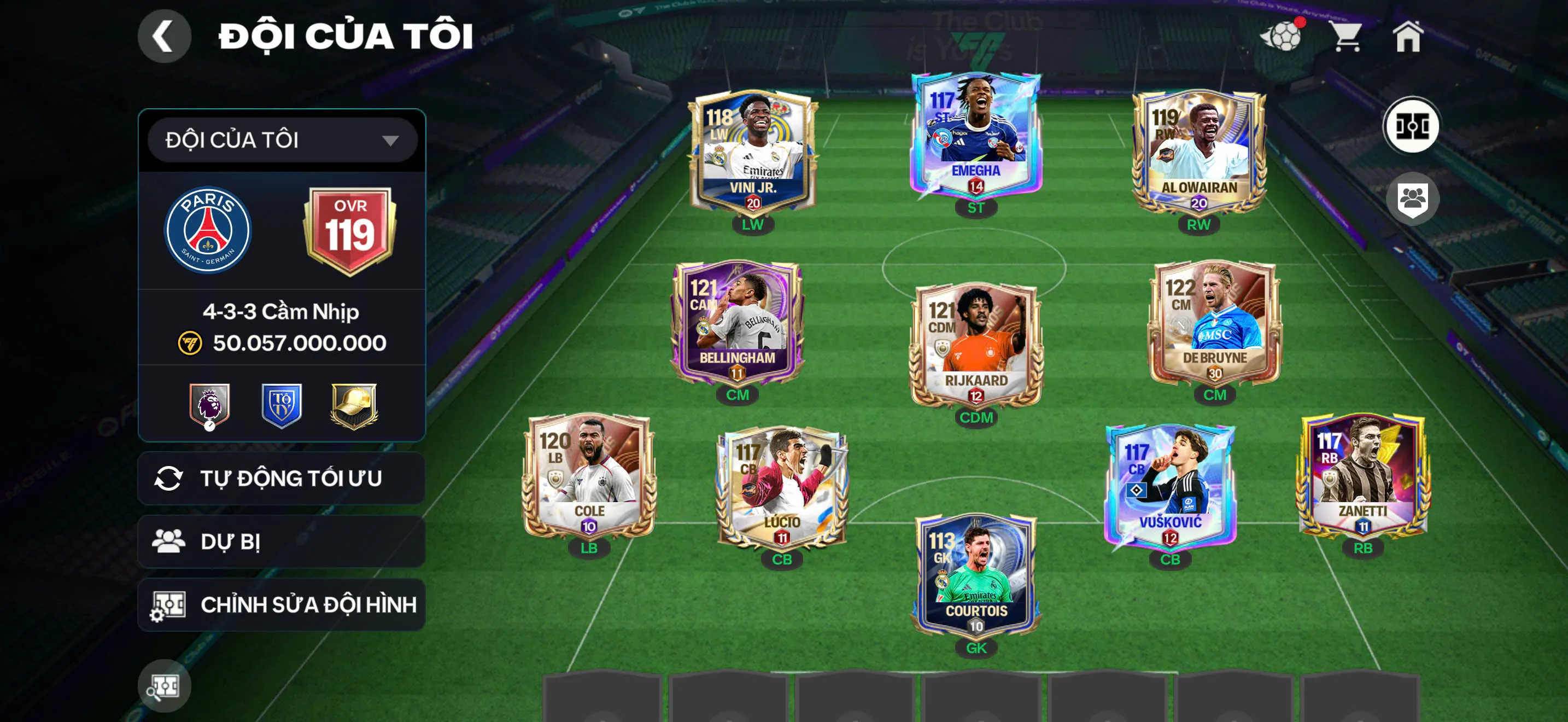Screen dimensions: 1568x722
Task: Pick the Bellingham midfielder card
Action: [x=737, y=323]
